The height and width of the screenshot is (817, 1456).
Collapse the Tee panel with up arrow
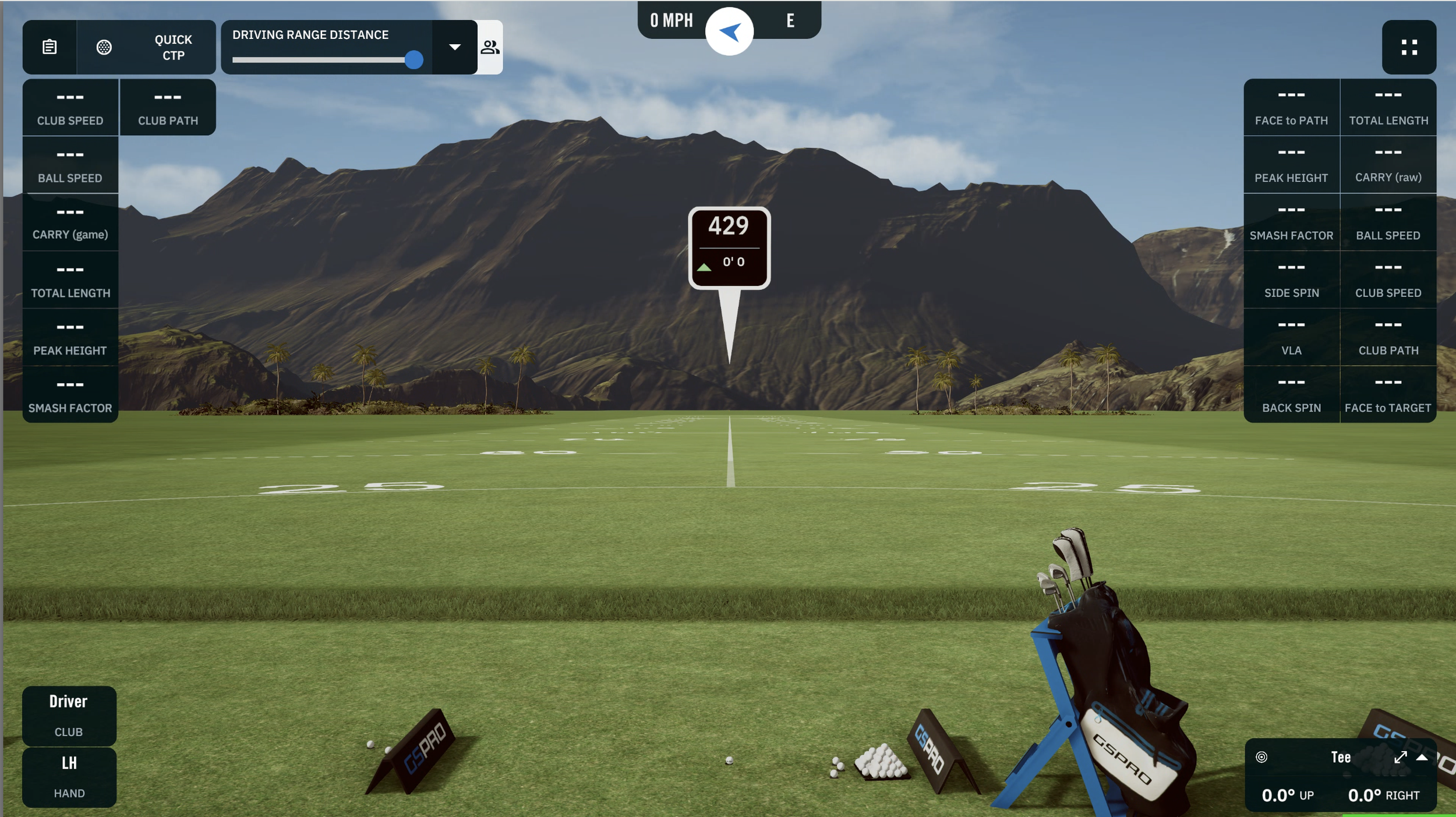point(1422,757)
